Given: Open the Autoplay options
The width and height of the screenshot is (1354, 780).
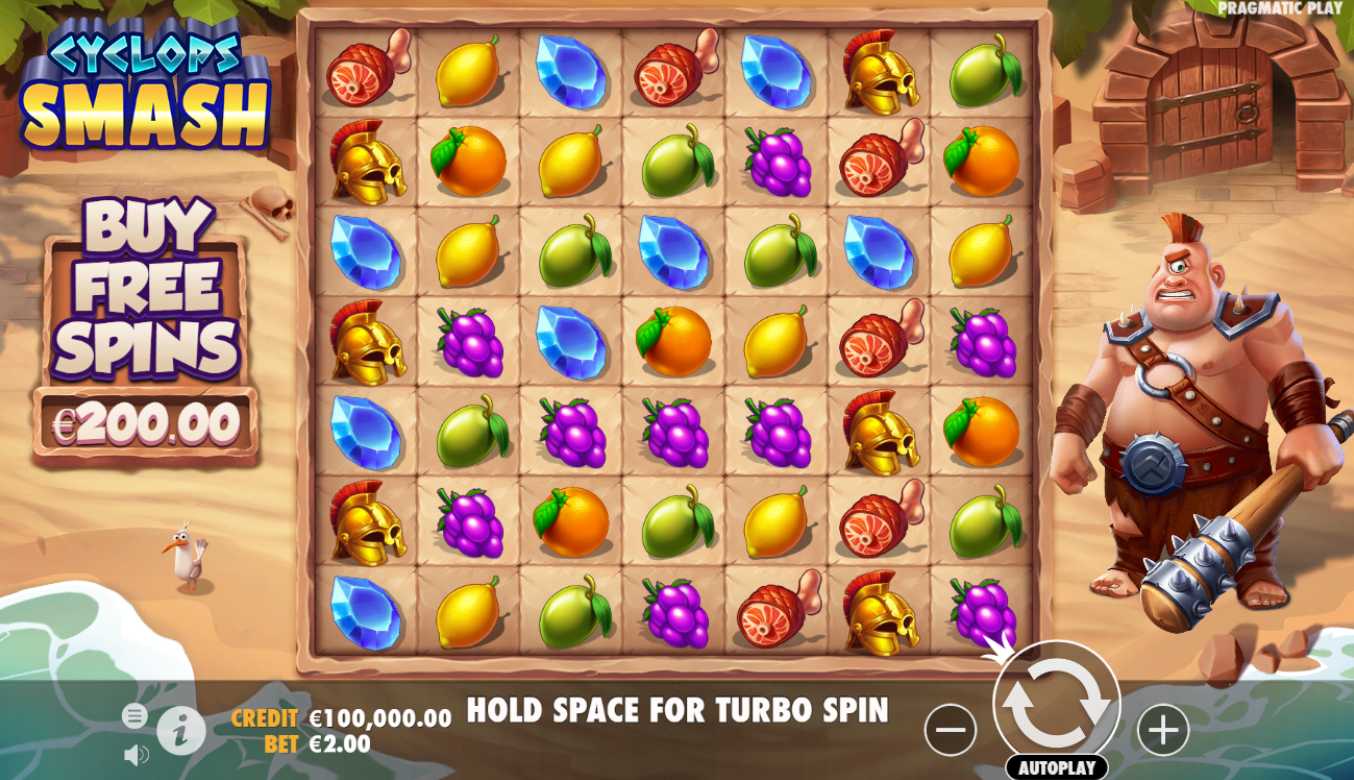Looking at the screenshot, I should (1056, 768).
